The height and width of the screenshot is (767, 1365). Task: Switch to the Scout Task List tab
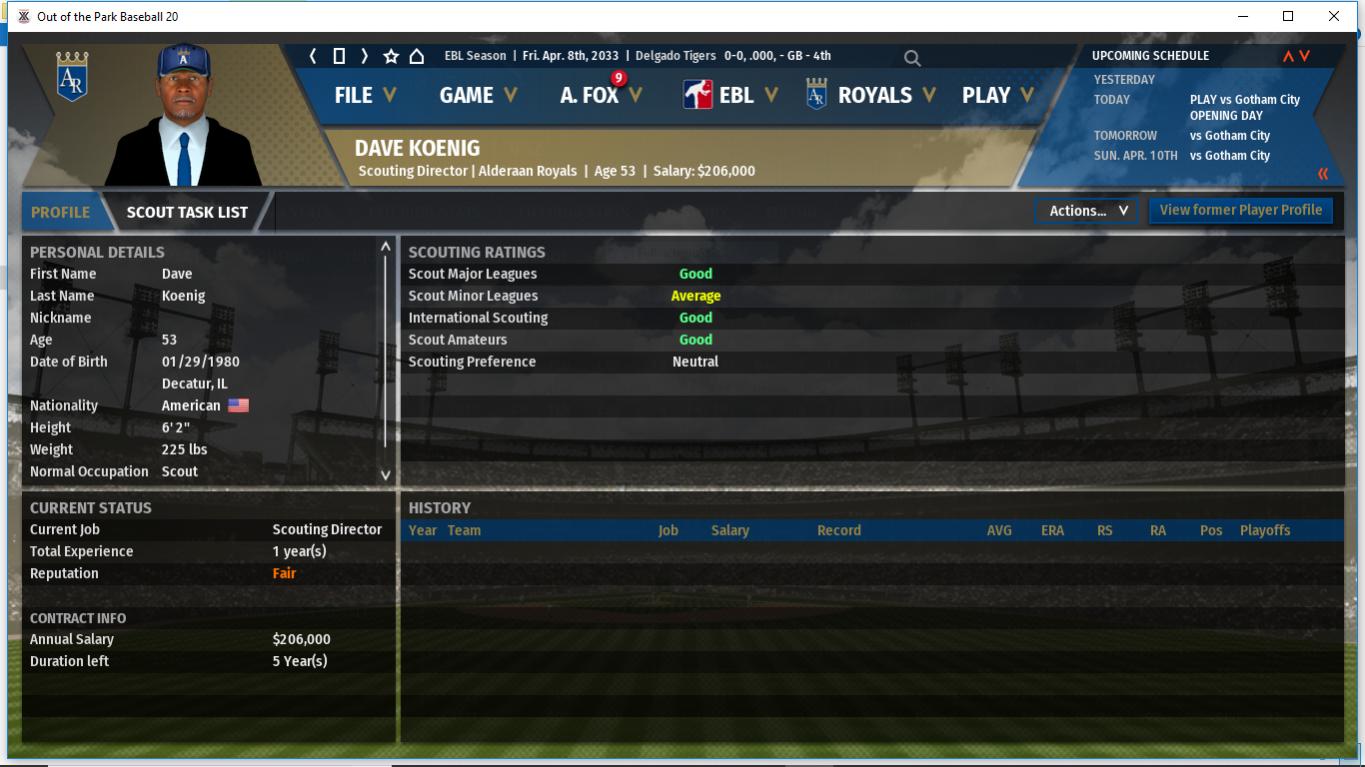pyautogui.click(x=187, y=212)
